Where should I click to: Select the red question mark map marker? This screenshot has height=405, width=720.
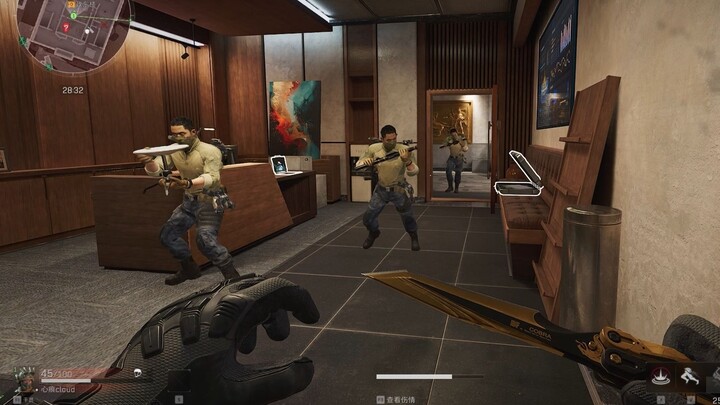click(68, 27)
